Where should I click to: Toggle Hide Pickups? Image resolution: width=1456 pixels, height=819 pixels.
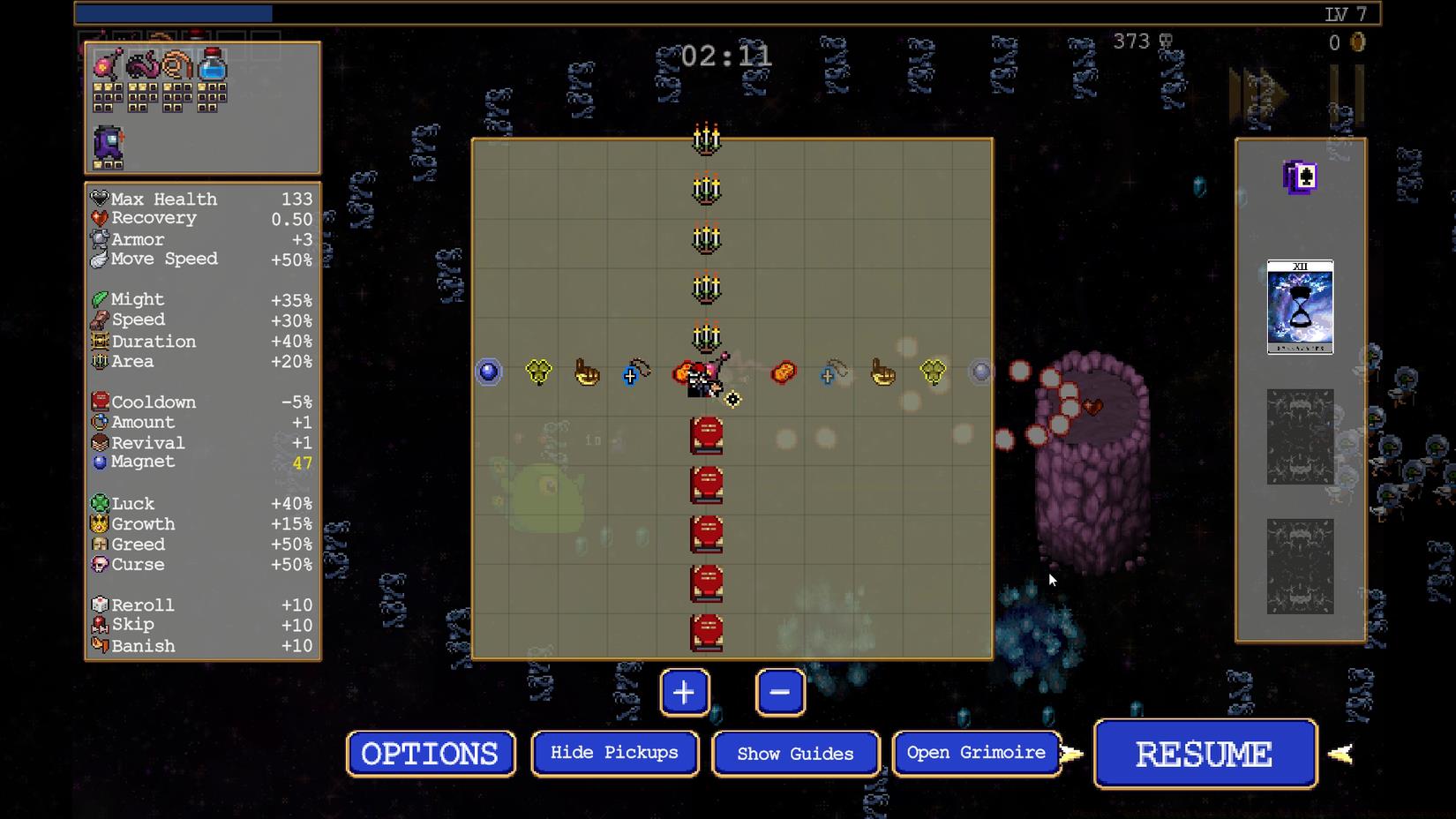(x=614, y=753)
